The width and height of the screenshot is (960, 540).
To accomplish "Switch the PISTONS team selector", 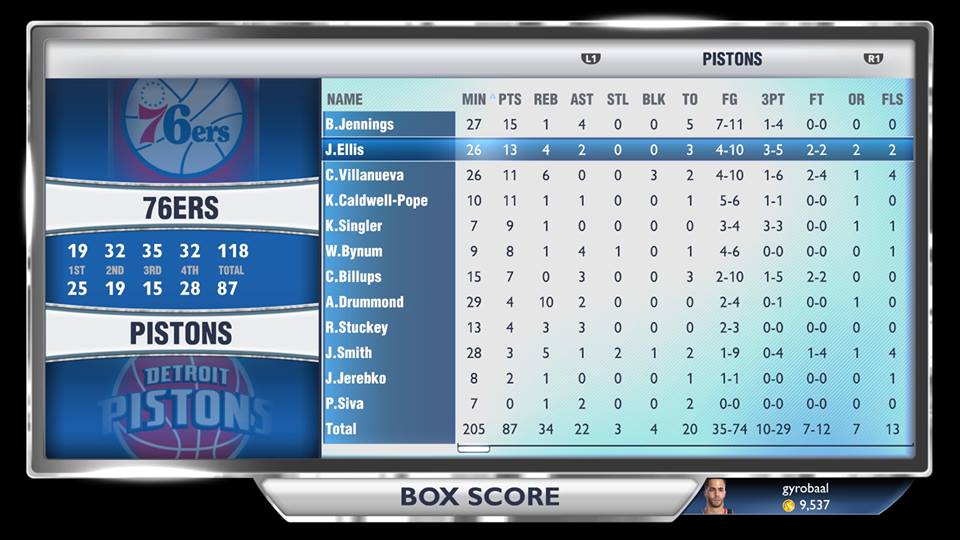I will click(x=732, y=59).
